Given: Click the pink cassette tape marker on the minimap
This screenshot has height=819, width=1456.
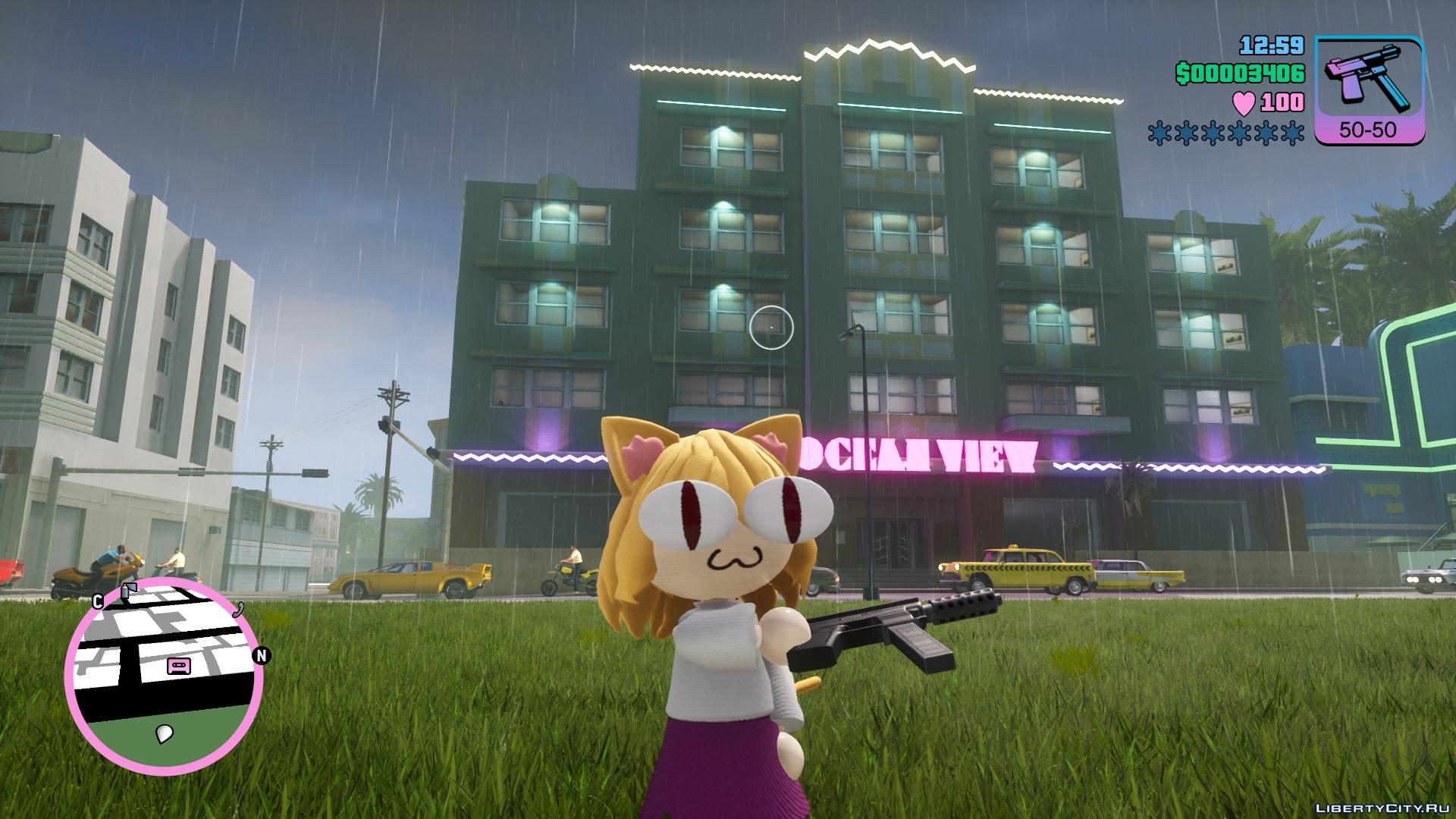Looking at the screenshot, I should click(179, 667).
